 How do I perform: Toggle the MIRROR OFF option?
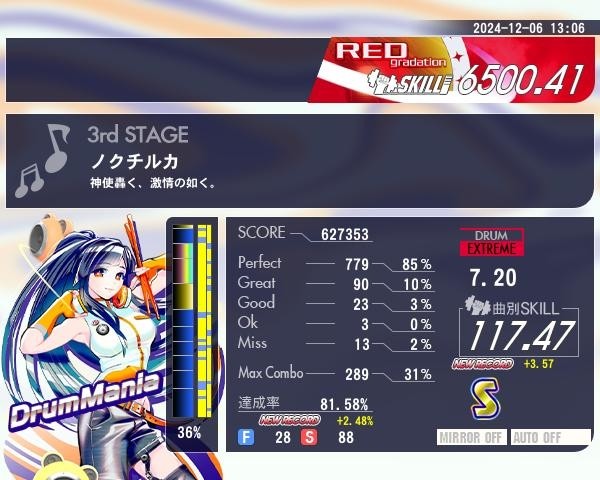click(x=473, y=437)
